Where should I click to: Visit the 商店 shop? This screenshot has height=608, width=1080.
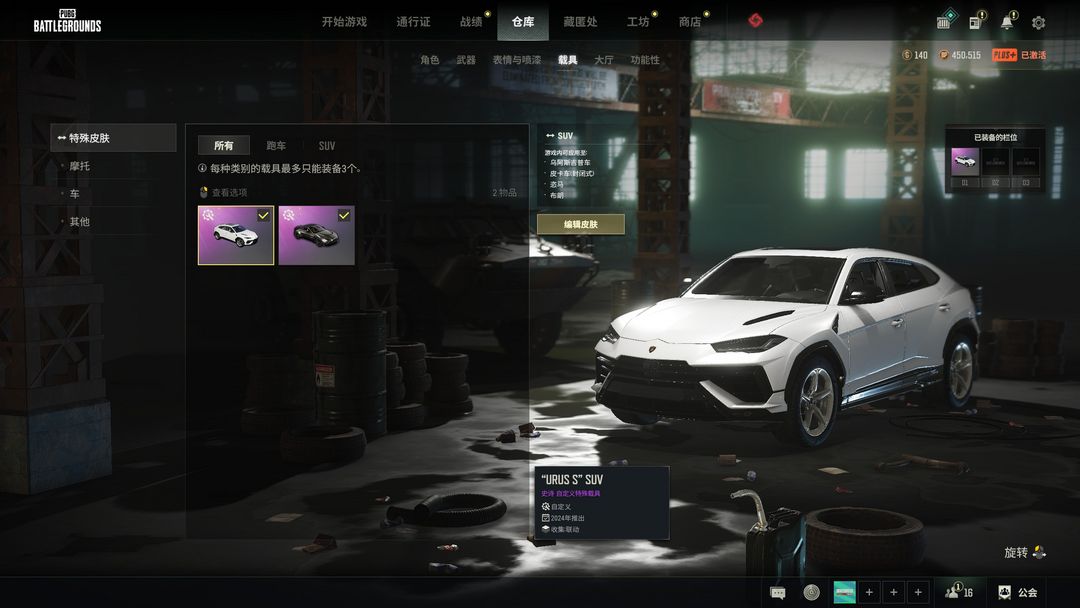(690, 22)
